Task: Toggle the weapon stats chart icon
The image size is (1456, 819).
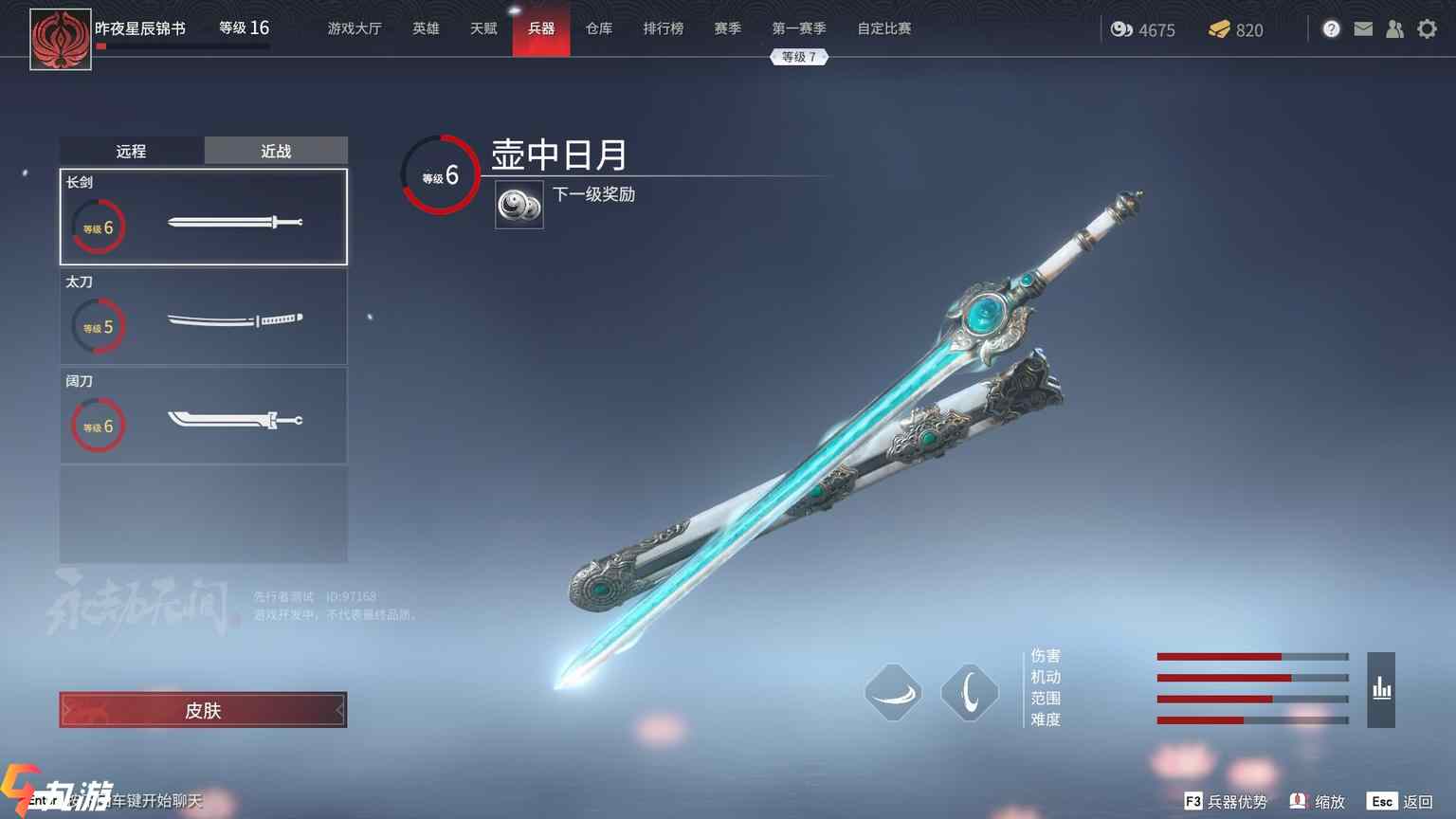Action: [x=1381, y=689]
